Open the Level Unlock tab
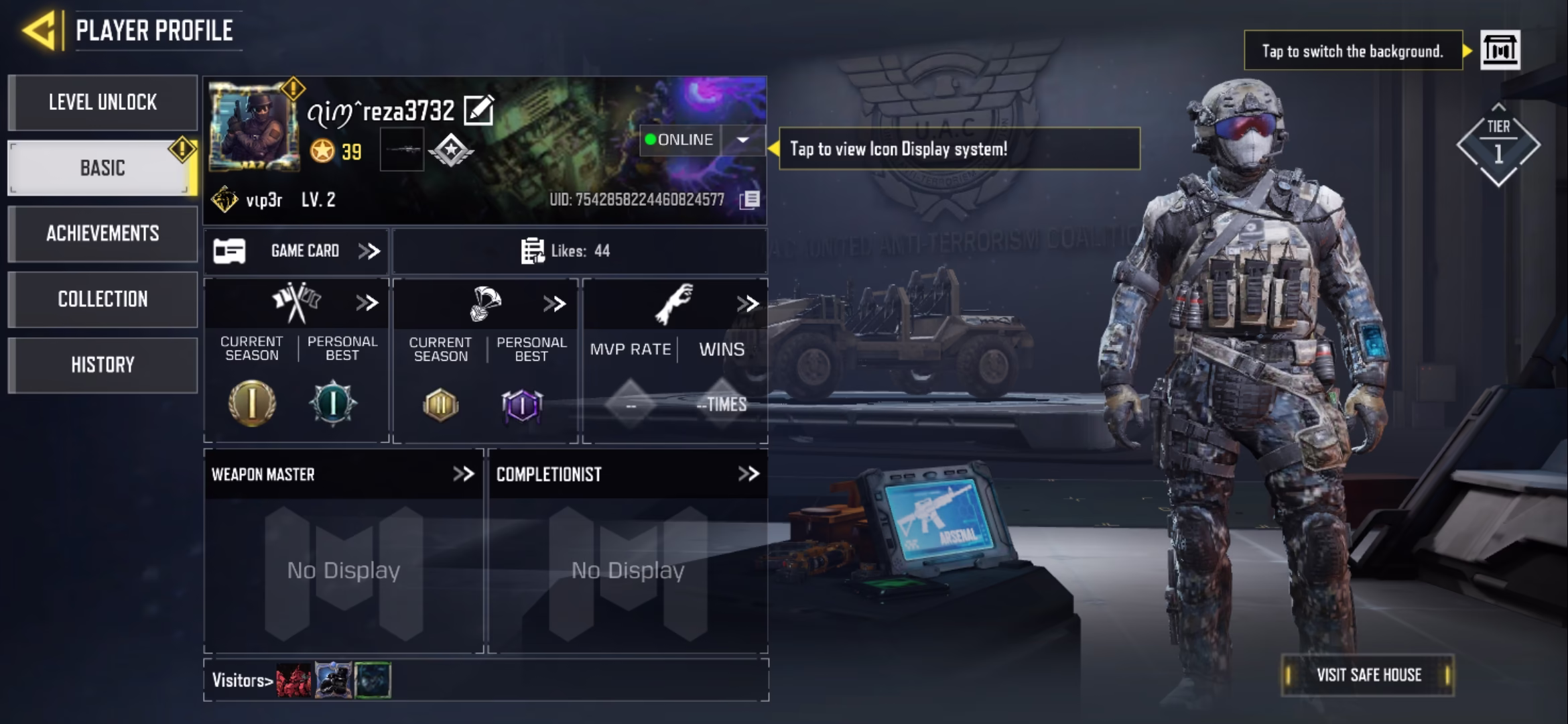The width and height of the screenshot is (1568, 724). 103,103
